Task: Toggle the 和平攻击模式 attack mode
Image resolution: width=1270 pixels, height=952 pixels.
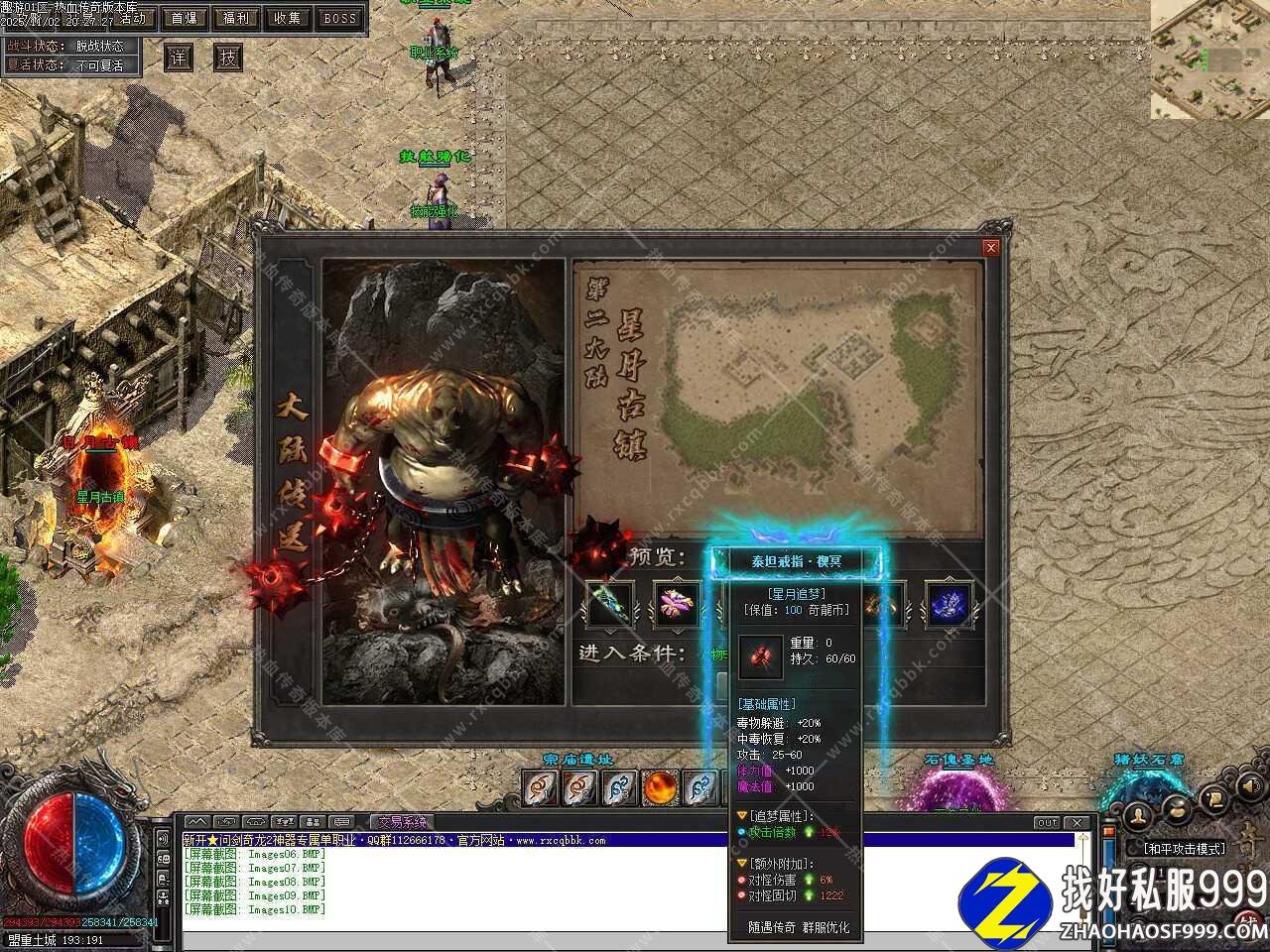Action: click(1184, 849)
